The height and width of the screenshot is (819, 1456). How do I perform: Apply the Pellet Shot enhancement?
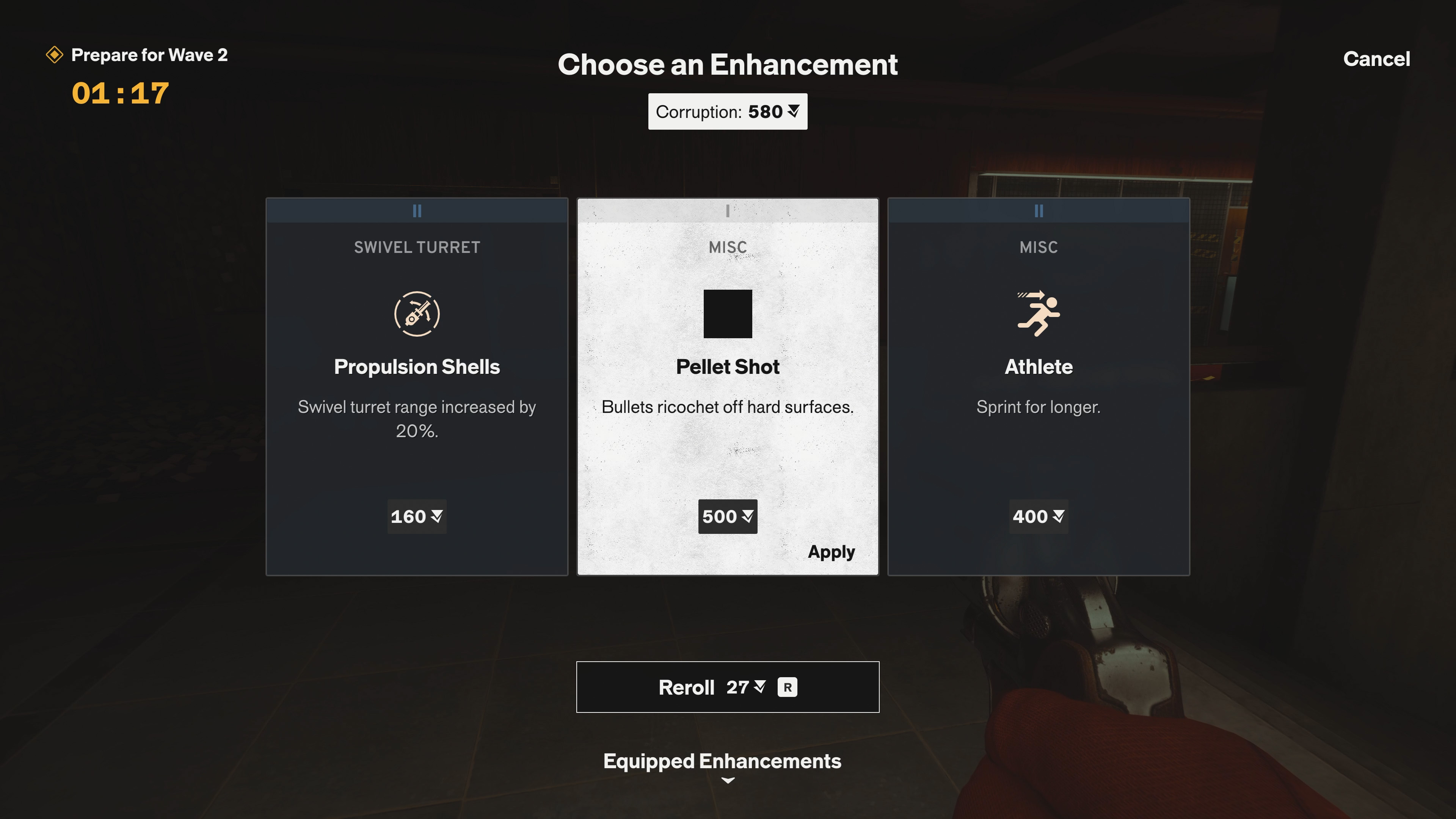tap(831, 552)
